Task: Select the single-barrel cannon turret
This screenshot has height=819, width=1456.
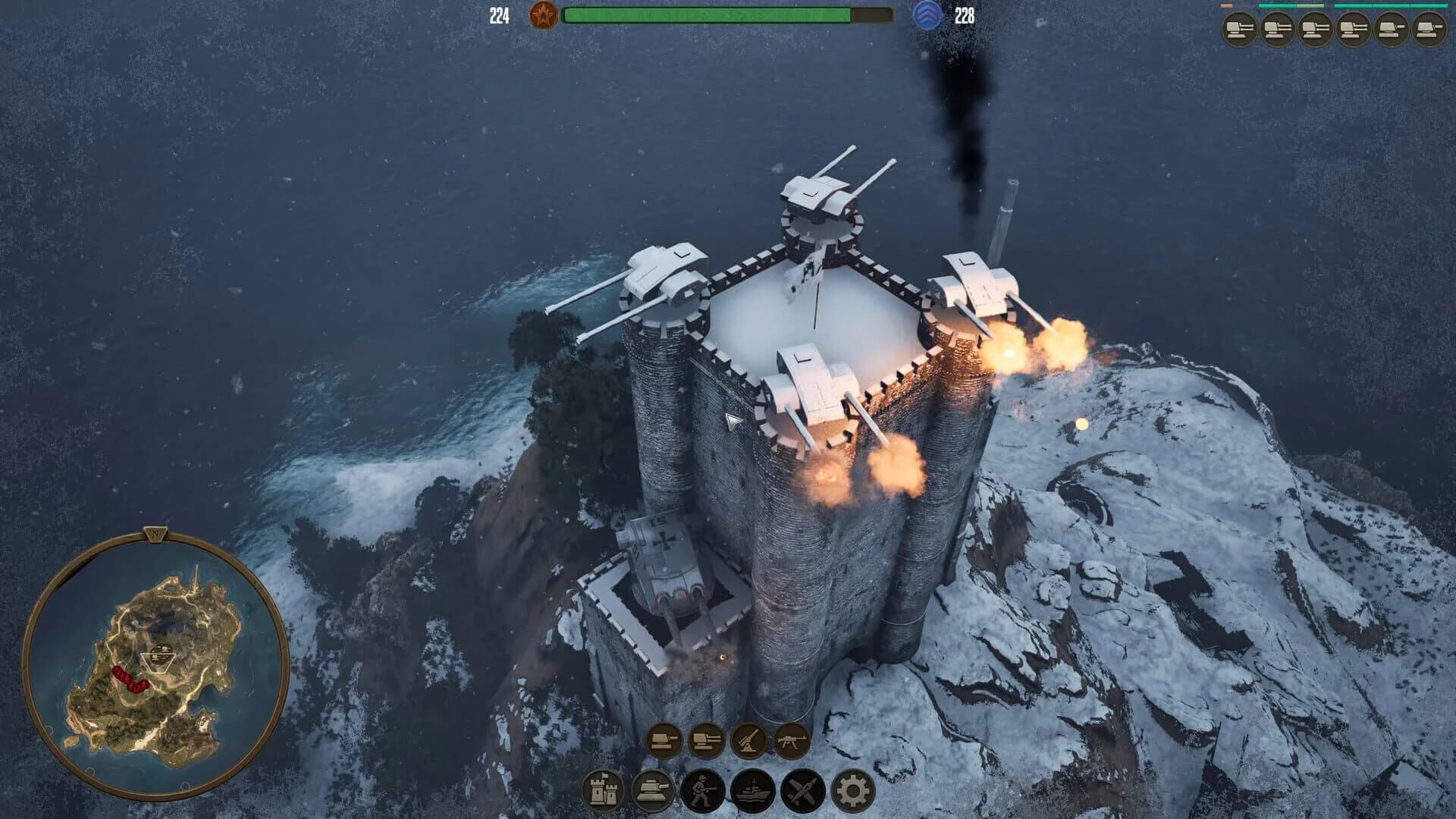Action: 664,742
